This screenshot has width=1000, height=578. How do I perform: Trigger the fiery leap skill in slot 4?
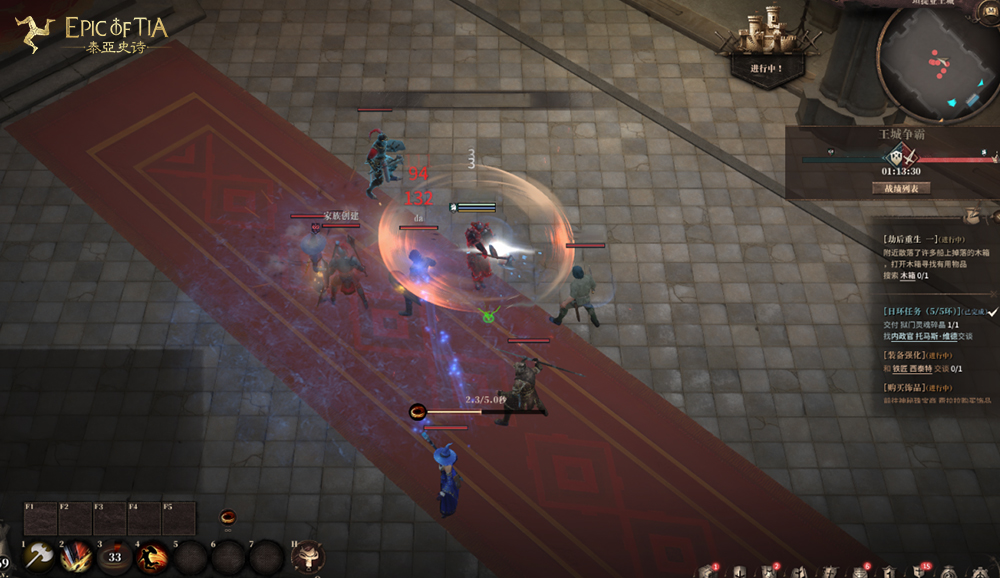[x=153, y=556]
